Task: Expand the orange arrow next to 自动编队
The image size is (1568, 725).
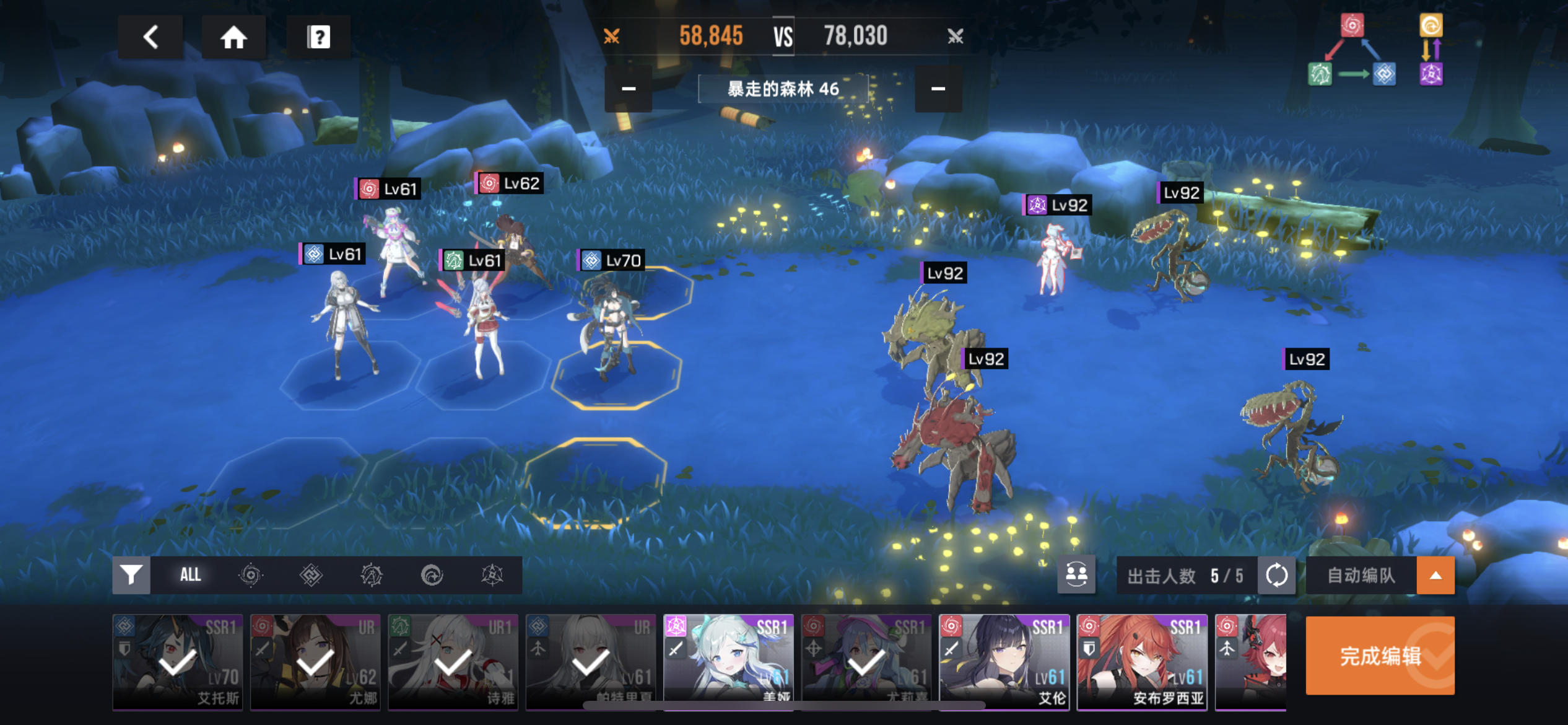Action: coord(1435,575)
